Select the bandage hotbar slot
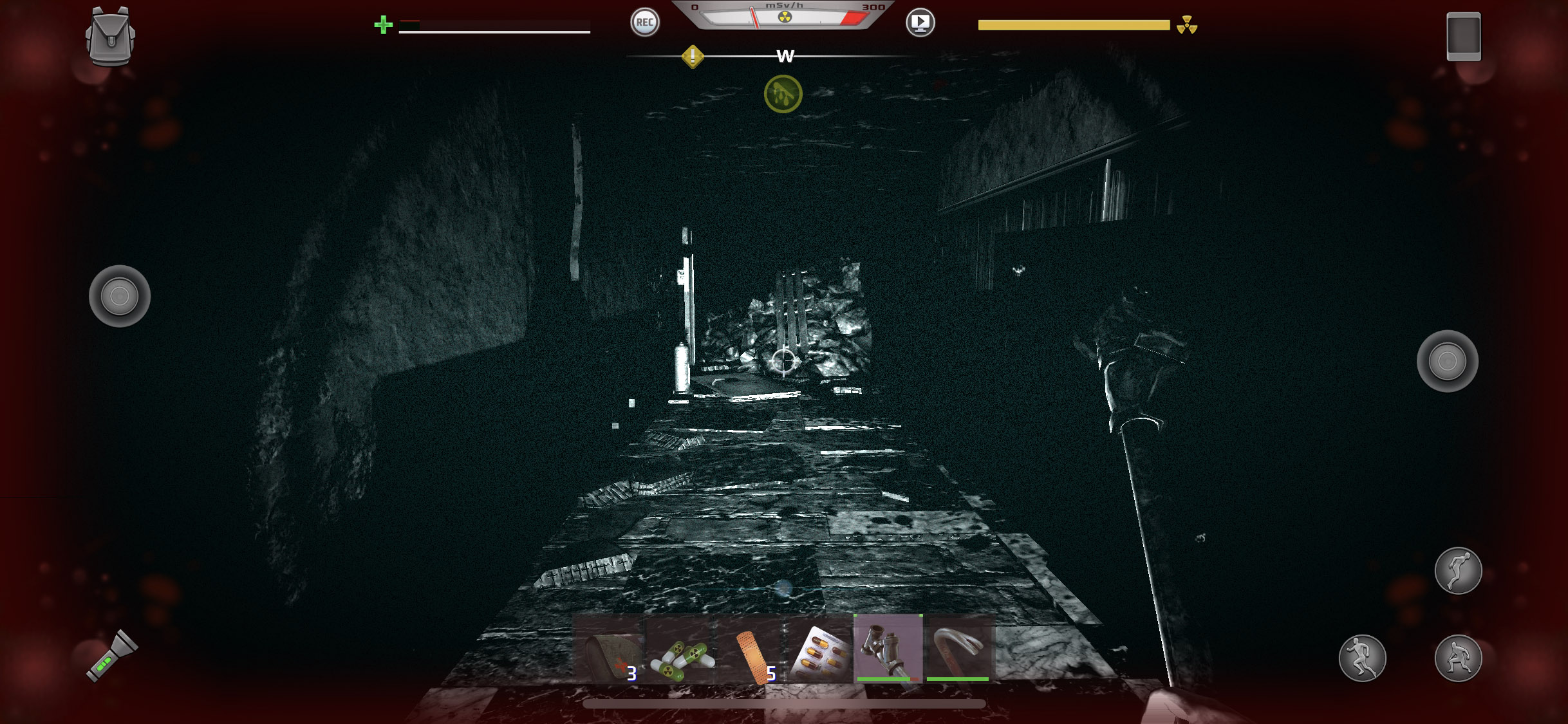Image resolution: width=1568 pixels, height=724 pixels. 752,650
